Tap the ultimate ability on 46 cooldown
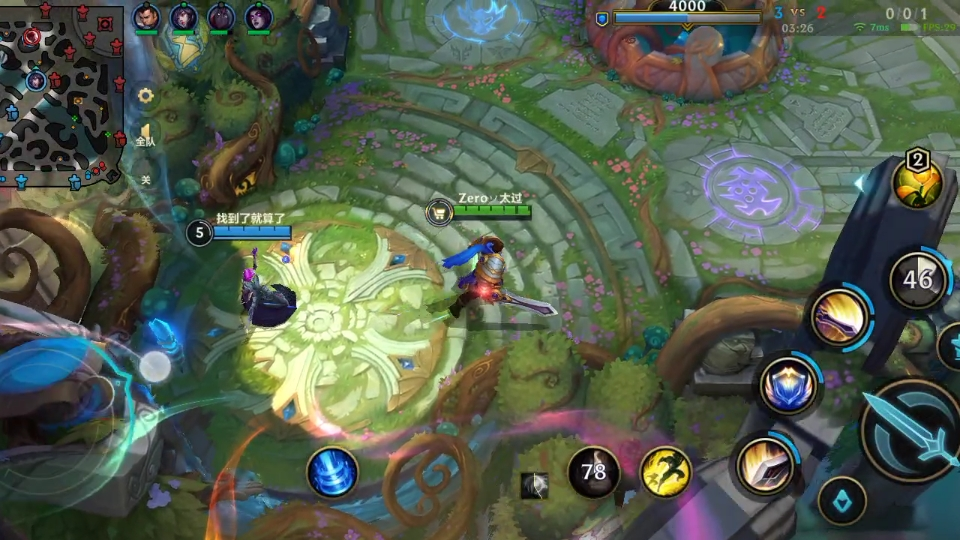Screen dimensions: 960x540 pos(918,280)
